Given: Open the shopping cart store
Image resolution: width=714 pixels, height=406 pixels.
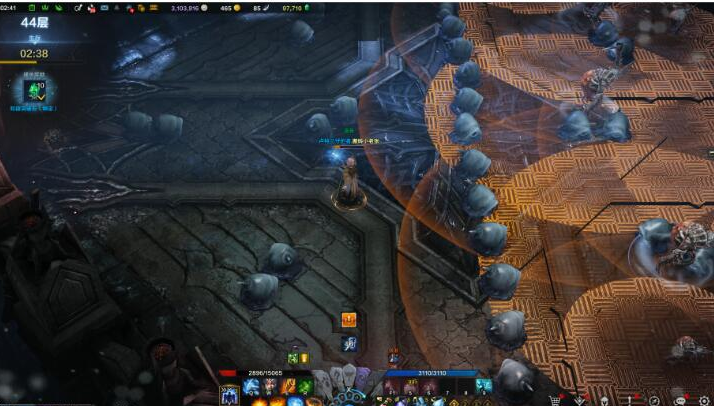Looking at the screenshot, I should coord(556,398).
